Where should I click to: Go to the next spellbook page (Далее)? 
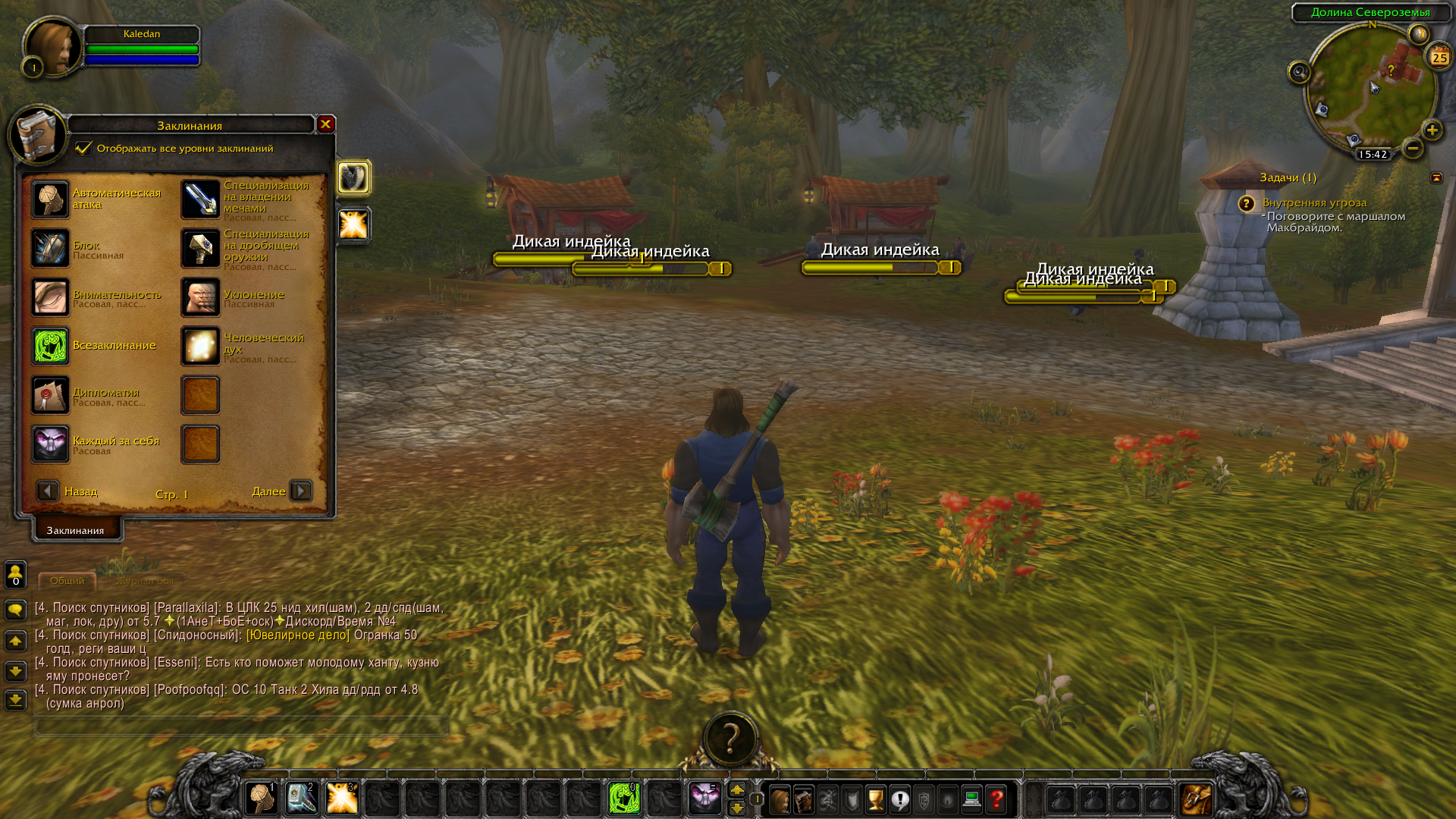301,491
